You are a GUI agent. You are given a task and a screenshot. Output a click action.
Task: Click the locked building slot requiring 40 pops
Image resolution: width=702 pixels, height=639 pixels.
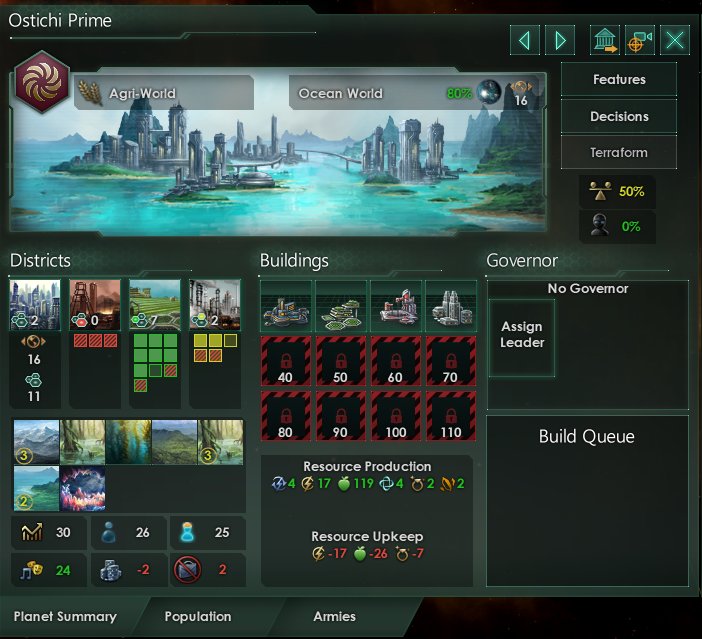point(286,360)
